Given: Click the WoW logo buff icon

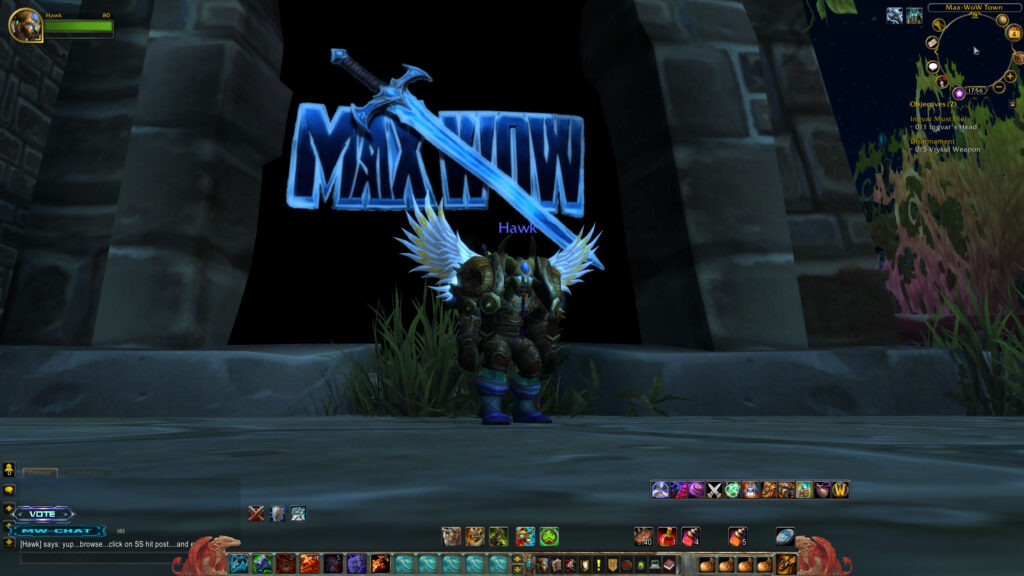Looking at the screenshot, I should point(840,489).
